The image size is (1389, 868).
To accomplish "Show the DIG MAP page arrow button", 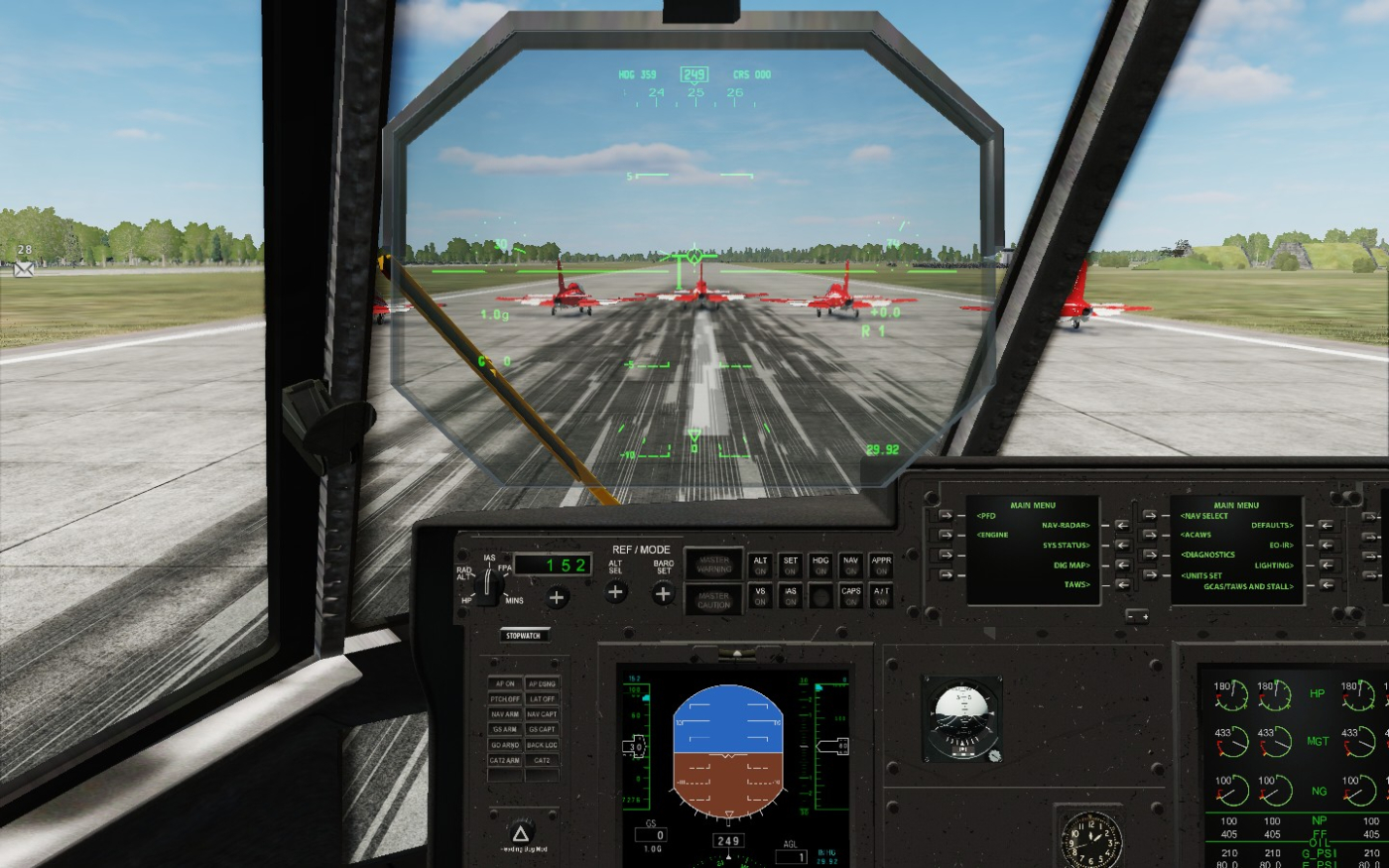I will 1121,565.
